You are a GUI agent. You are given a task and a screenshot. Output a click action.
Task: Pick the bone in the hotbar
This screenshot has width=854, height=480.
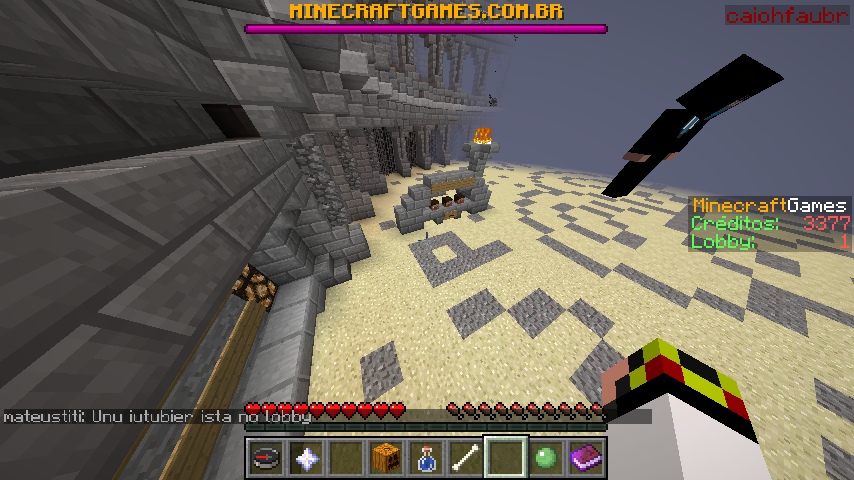click(465, 458)
